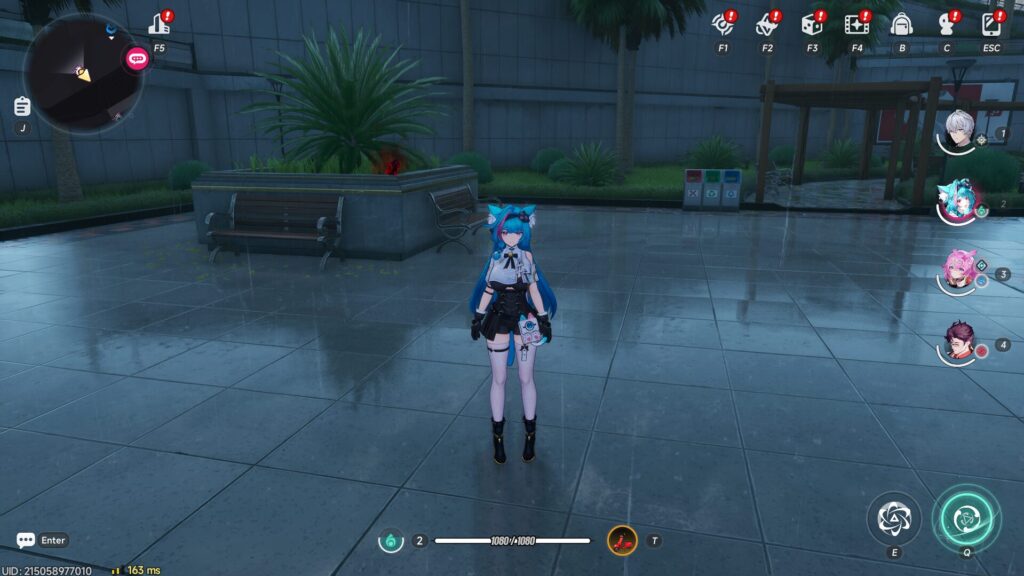Open the star and checkmark icon
This screenshot has width=1024, height=576.
pyautogui.click(x=767, y=24)
